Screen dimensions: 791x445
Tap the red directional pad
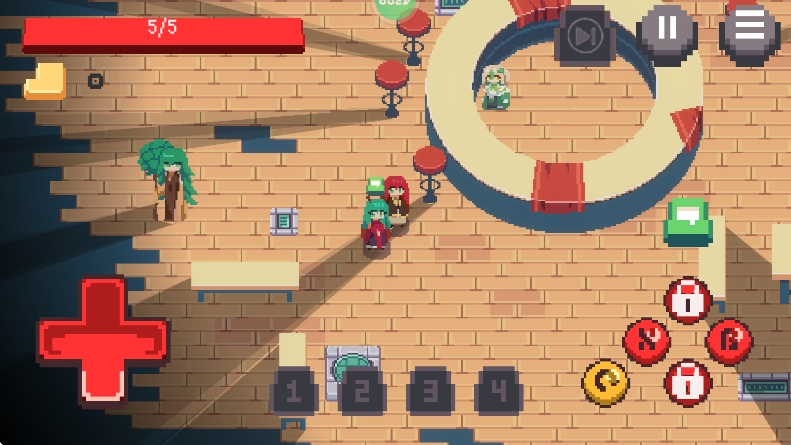click(x=101, y=341)
